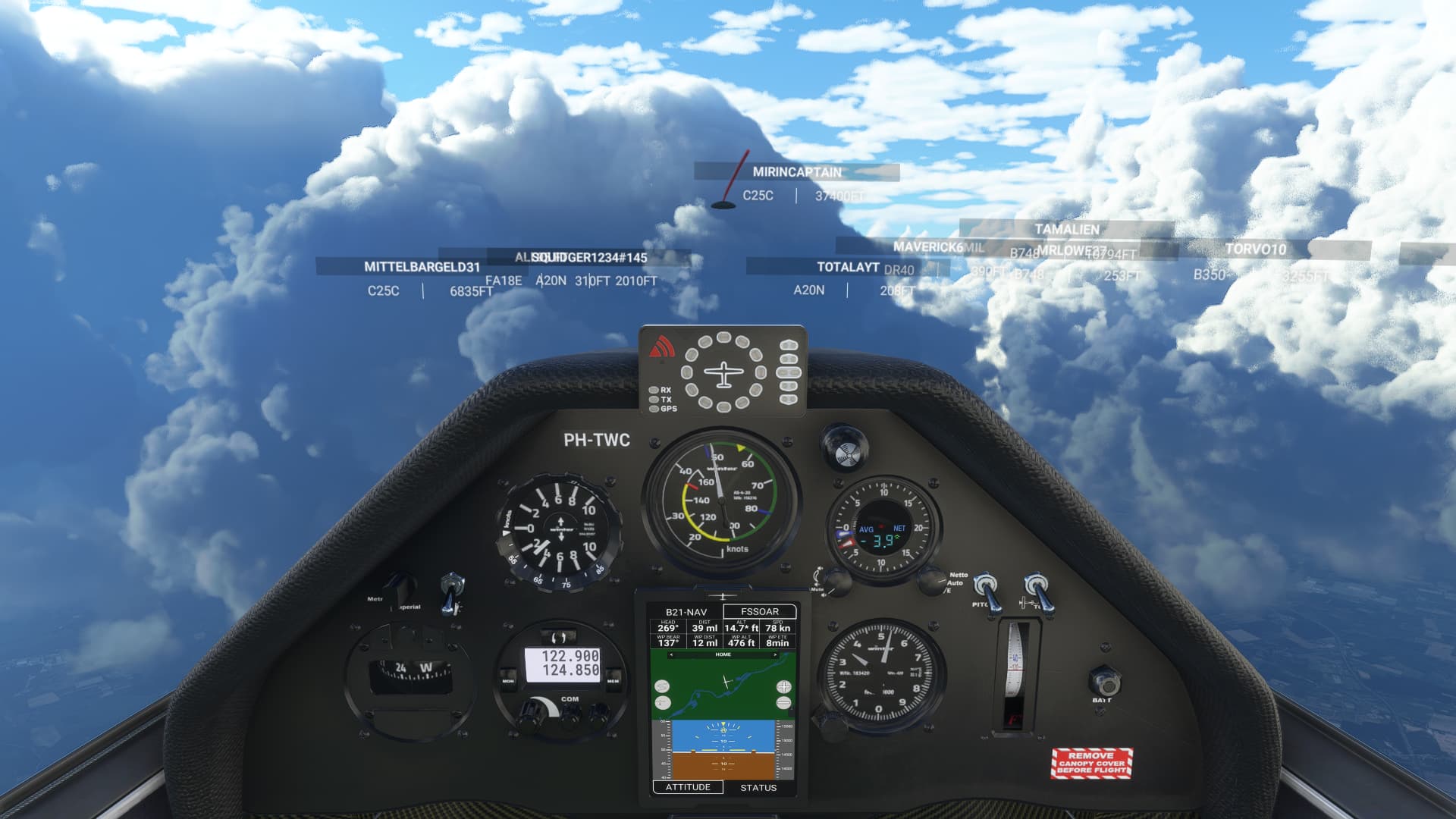Flip the PITOT toggle switch

coord(986,589)
